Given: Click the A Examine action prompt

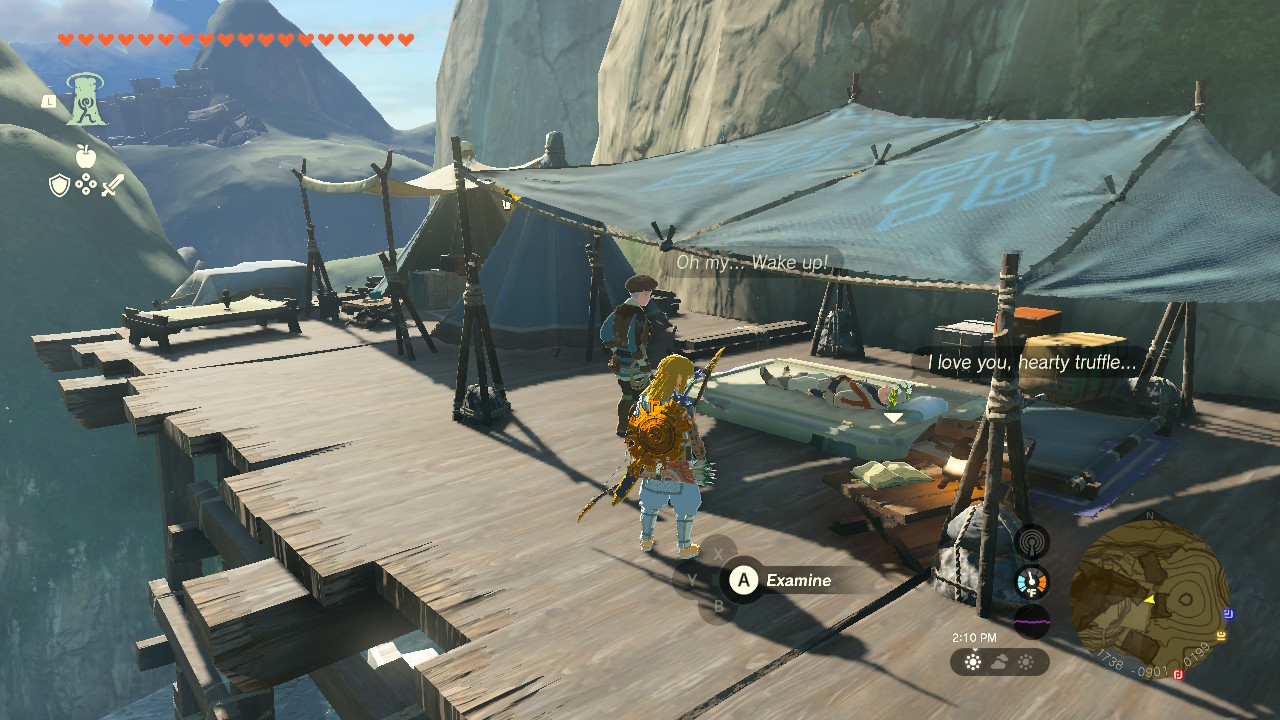Looking at the screenshot, I should coord(744,580).
